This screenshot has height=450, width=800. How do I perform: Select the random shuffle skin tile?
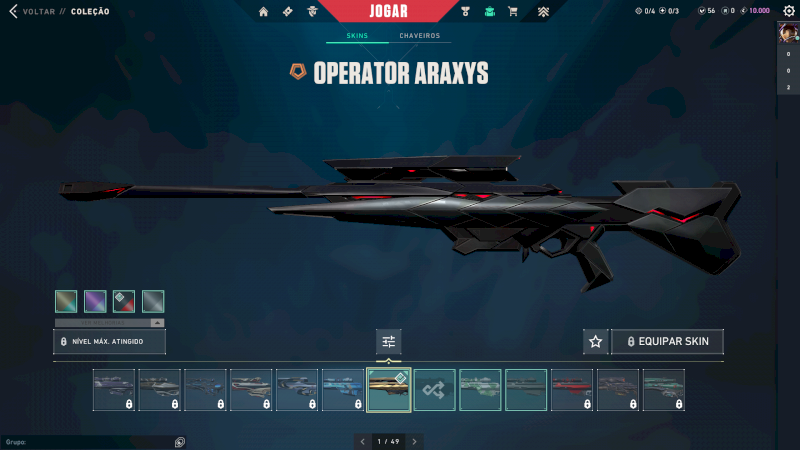click(435, 390)
